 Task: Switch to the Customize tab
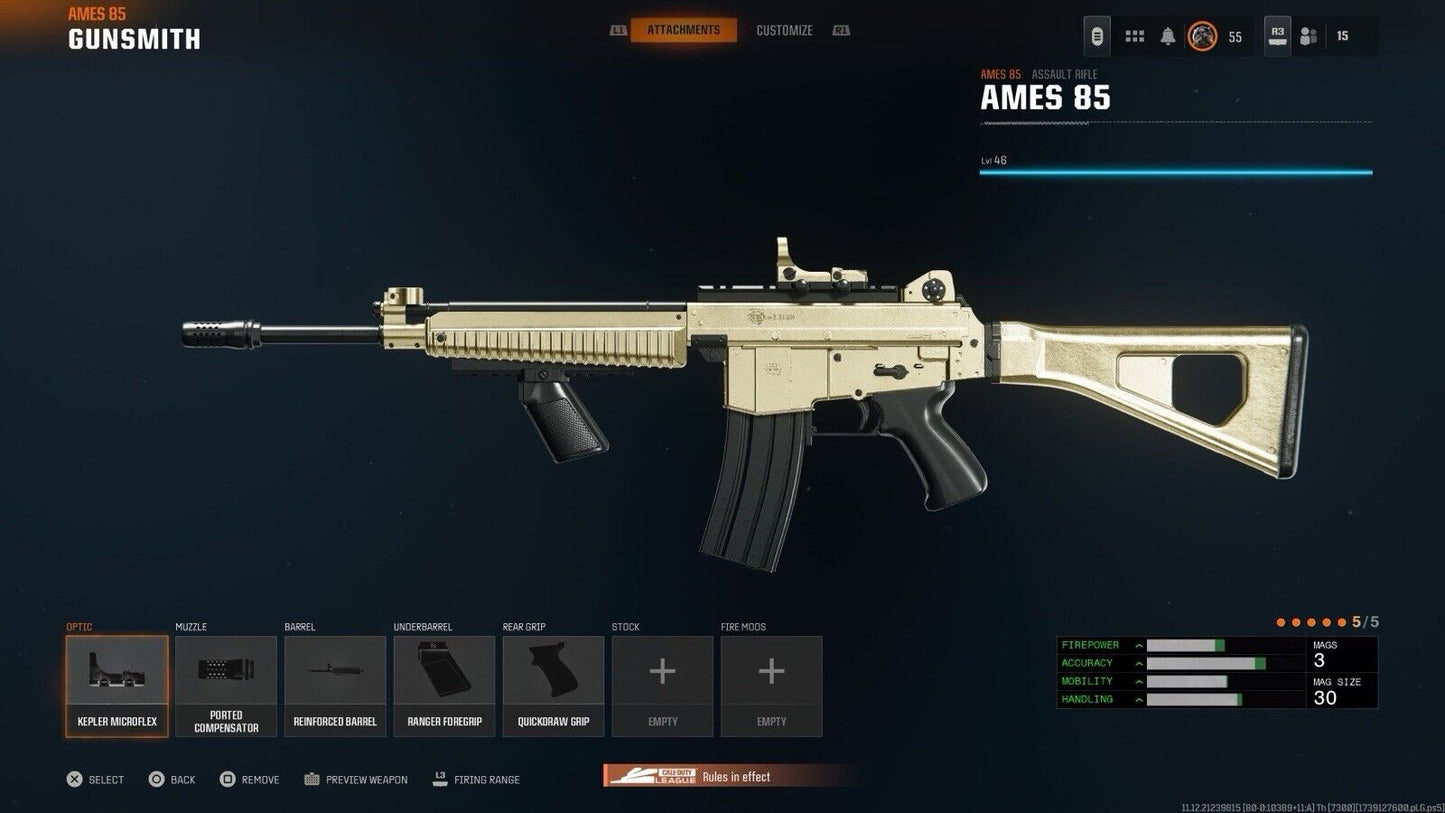tap(784, 30)
